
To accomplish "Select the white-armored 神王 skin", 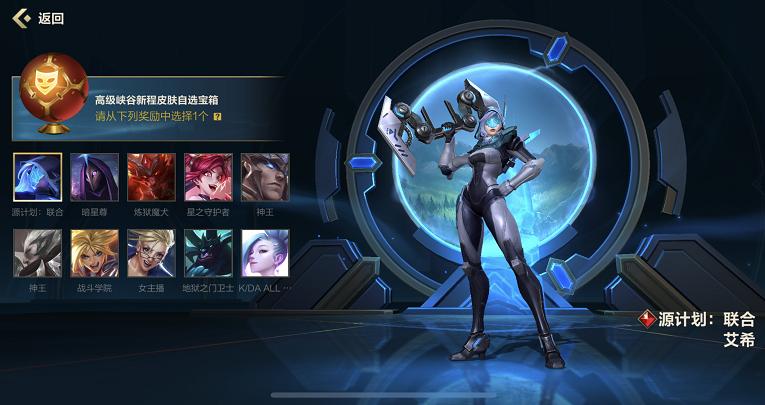I will pyautogui.click(x=38, y=254).
